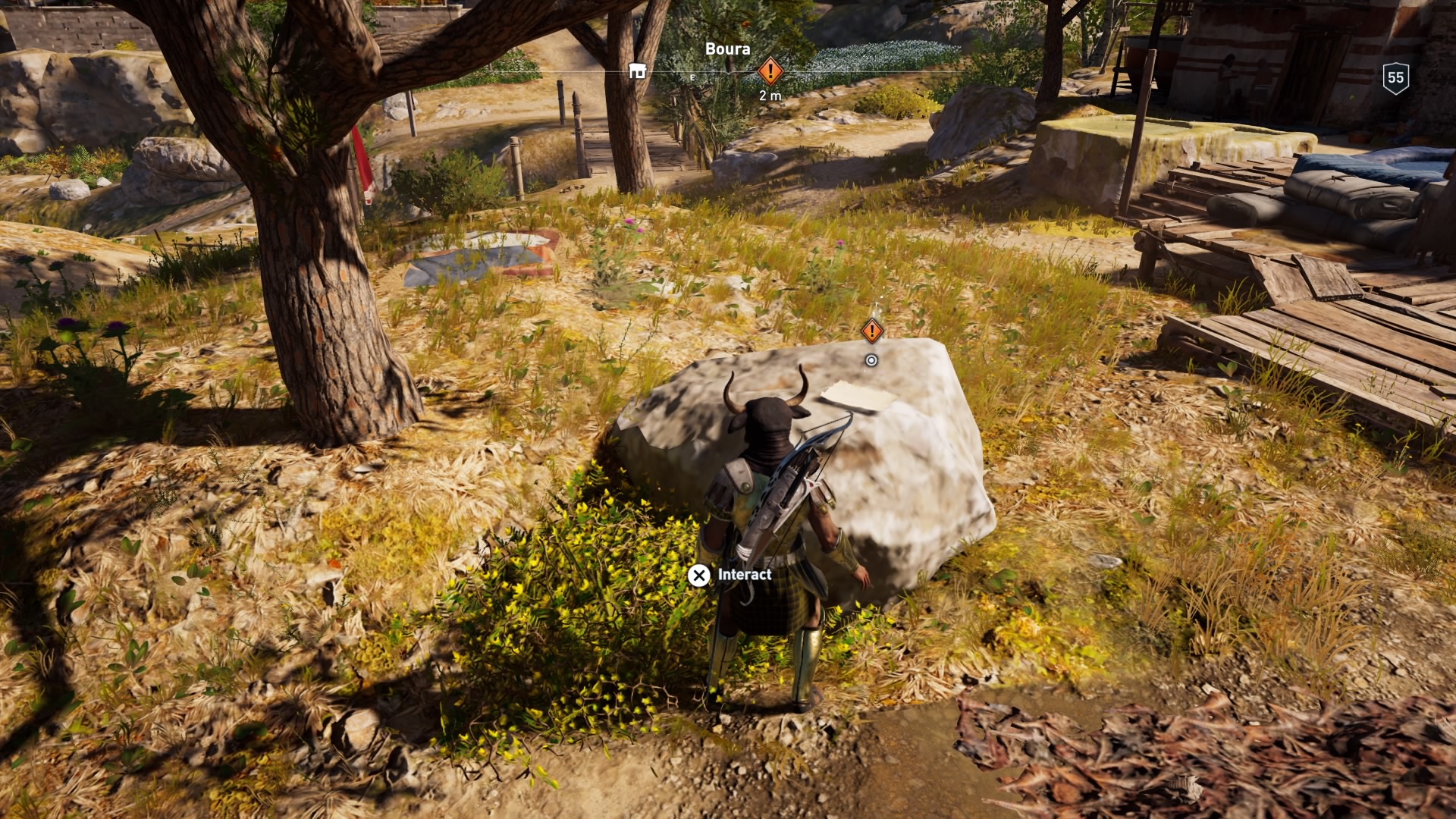Select the orange quest marker on the compass

point(770,72)
